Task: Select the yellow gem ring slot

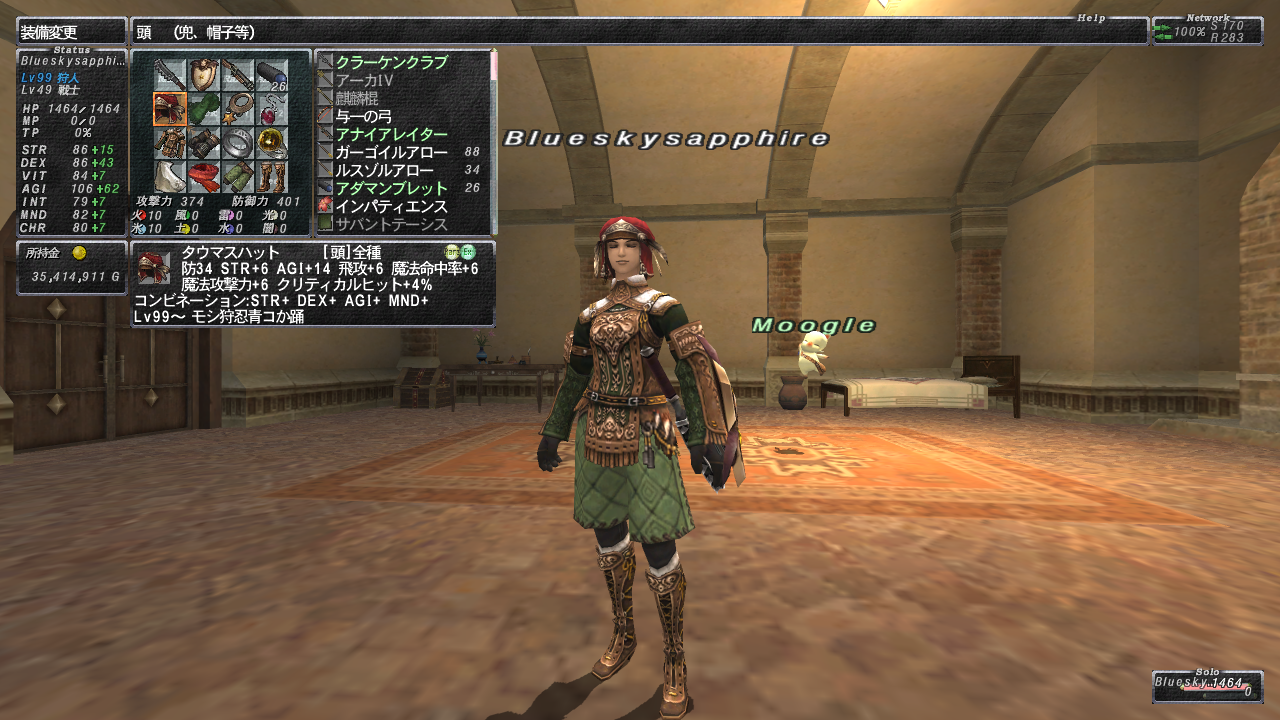Action: pos(272,142)
